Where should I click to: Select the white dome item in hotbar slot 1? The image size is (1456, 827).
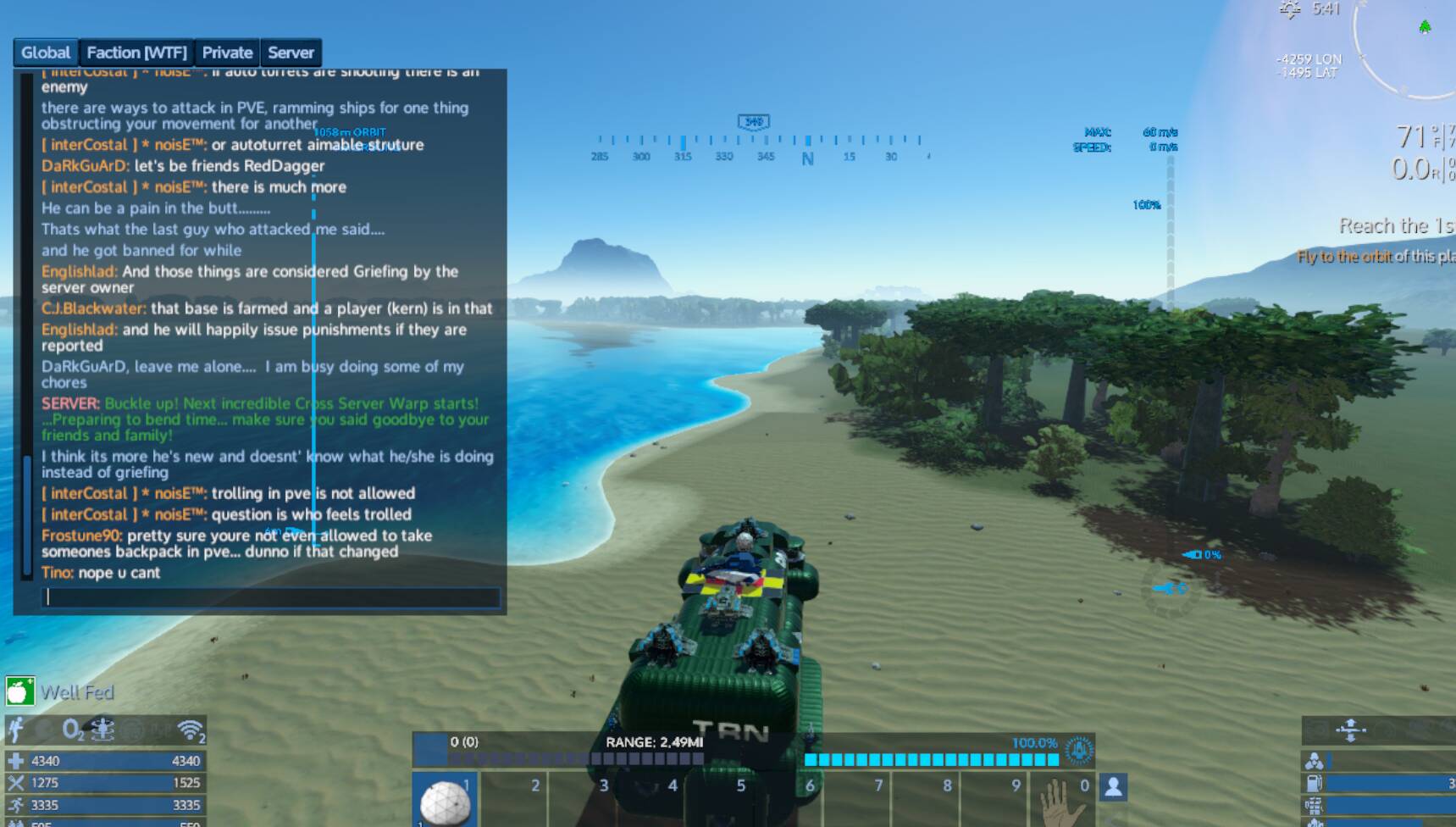445,800
